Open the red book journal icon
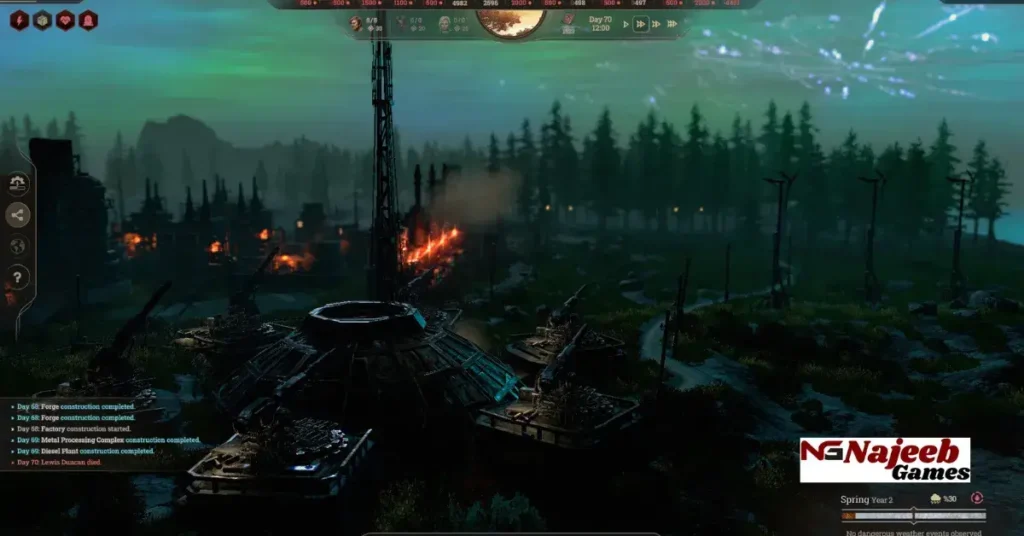 [569, 20]
